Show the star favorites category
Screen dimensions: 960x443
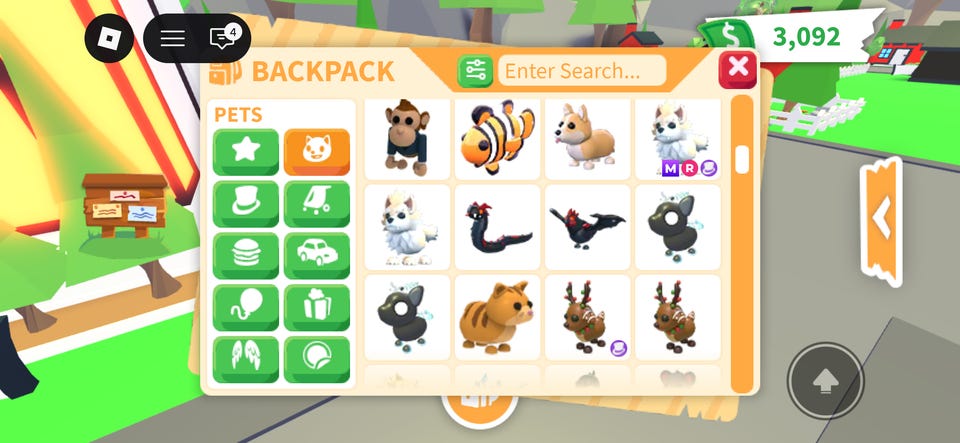(x=246, y=152)
